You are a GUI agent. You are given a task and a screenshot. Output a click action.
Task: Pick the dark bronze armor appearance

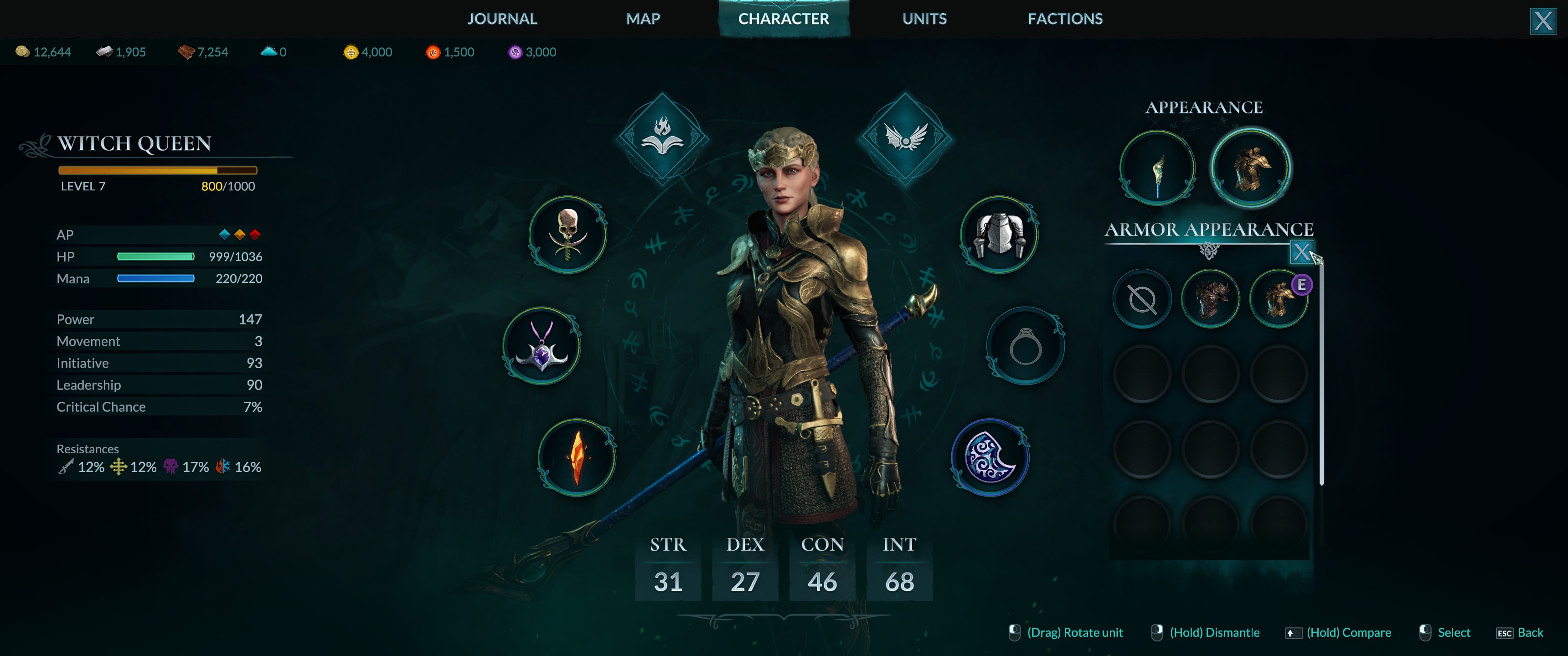click(1210, 299)
